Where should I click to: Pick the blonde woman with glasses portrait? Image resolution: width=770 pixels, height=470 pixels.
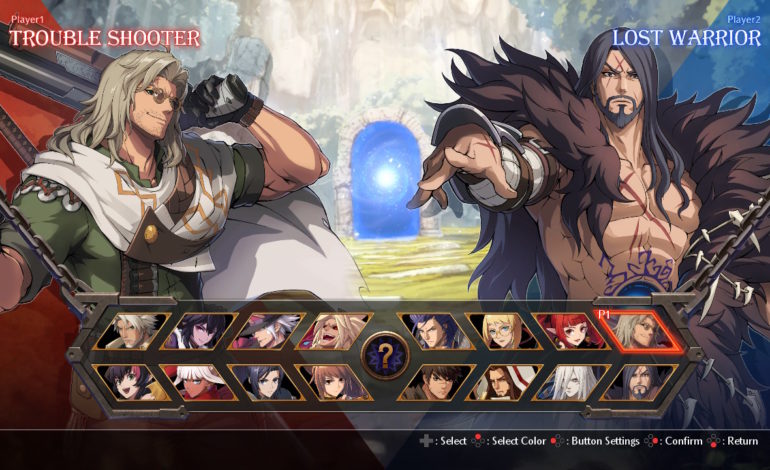[x=504, y=331]
